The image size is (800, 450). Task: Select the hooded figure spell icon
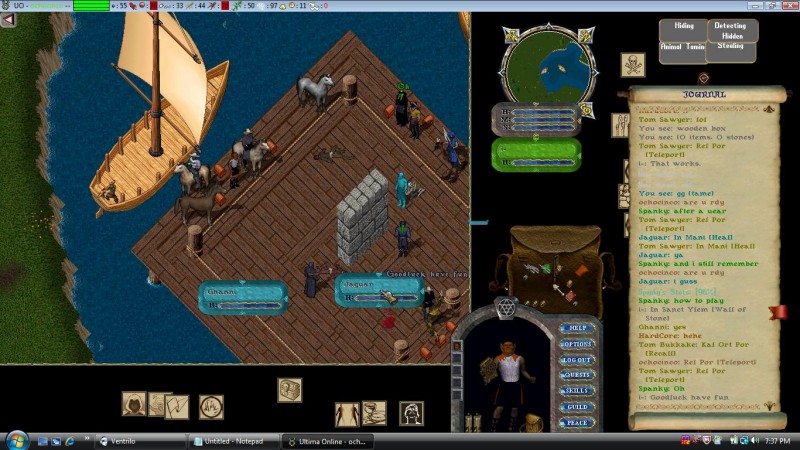click(x=134, y=403)
